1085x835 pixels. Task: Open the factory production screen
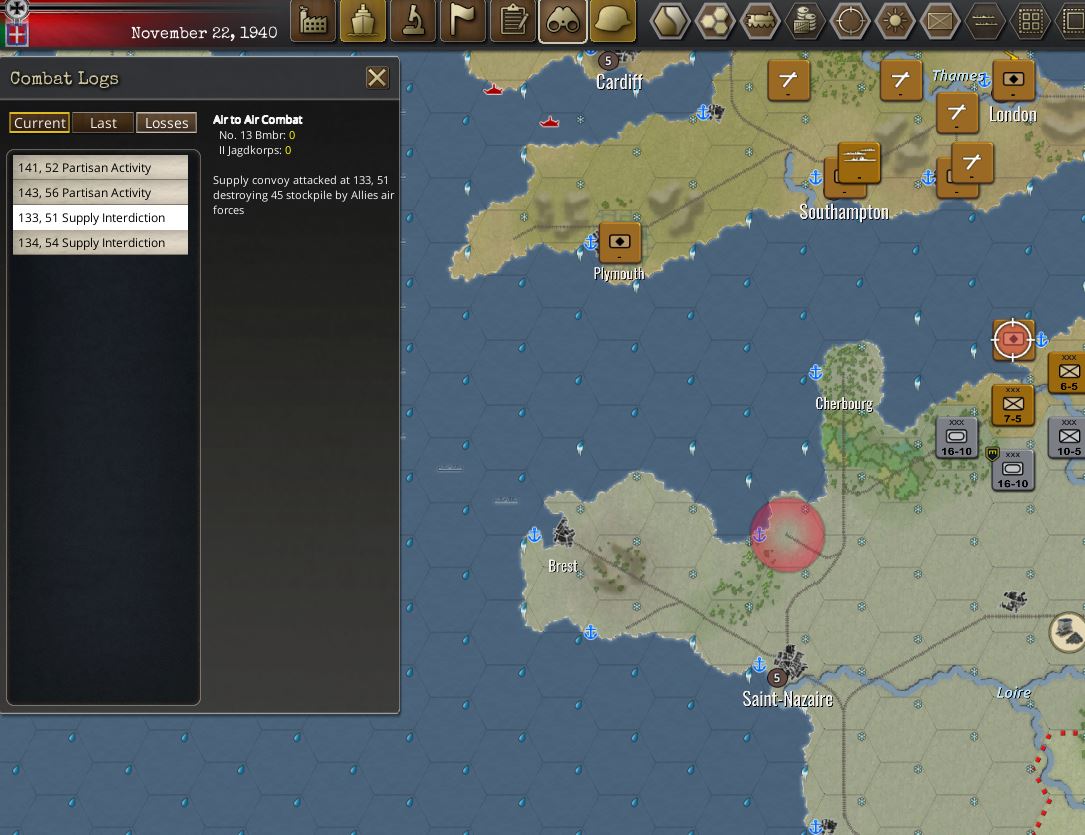tap(313, 21)
